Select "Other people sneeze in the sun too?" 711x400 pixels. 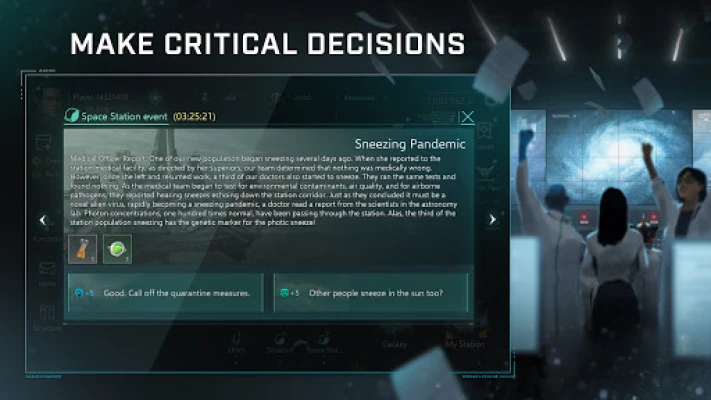click(374, 293)
